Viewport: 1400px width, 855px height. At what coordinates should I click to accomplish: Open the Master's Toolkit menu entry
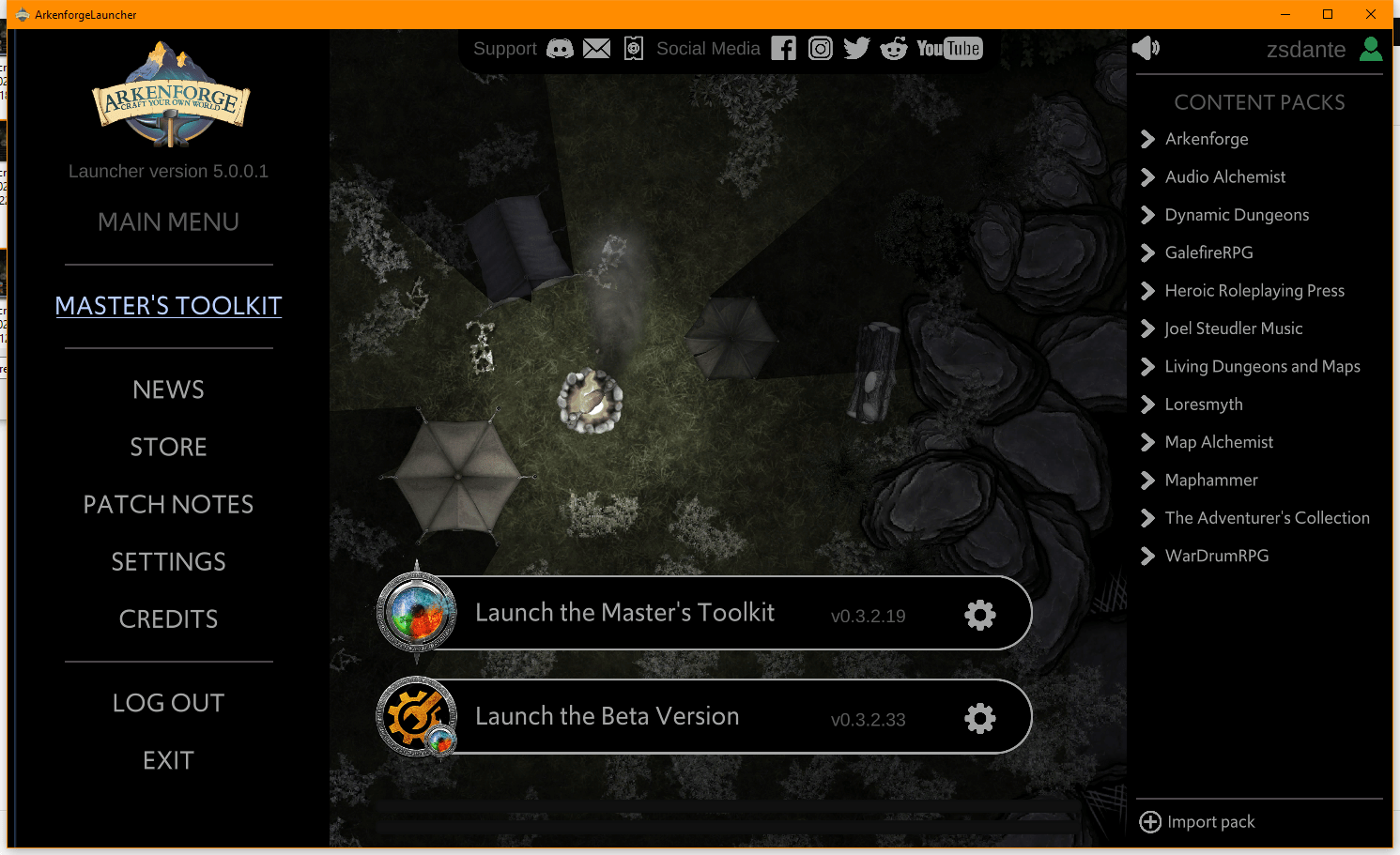click(x=168, y=306)
